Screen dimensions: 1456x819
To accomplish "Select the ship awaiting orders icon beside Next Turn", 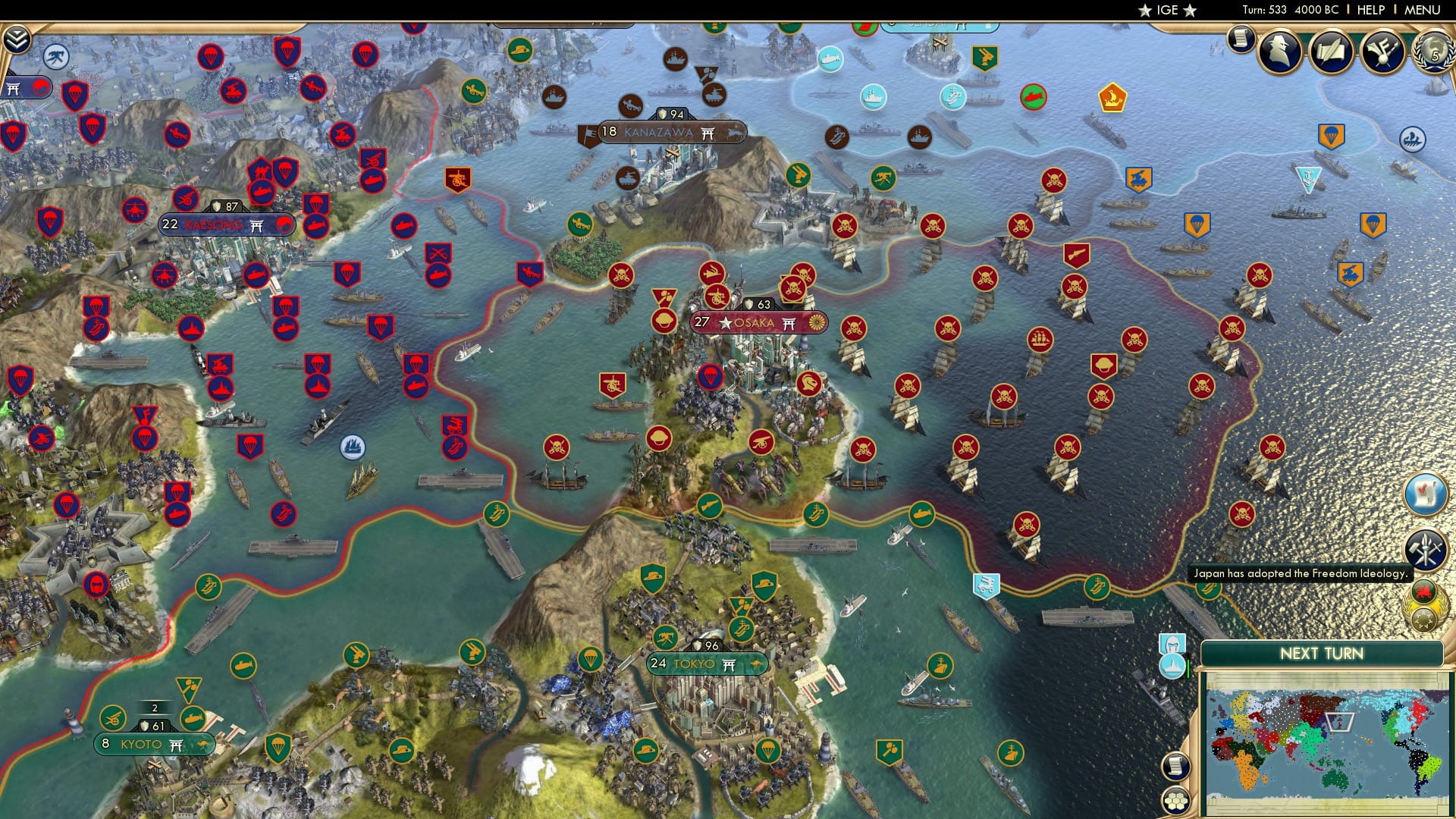I will tap(1172, 667).
